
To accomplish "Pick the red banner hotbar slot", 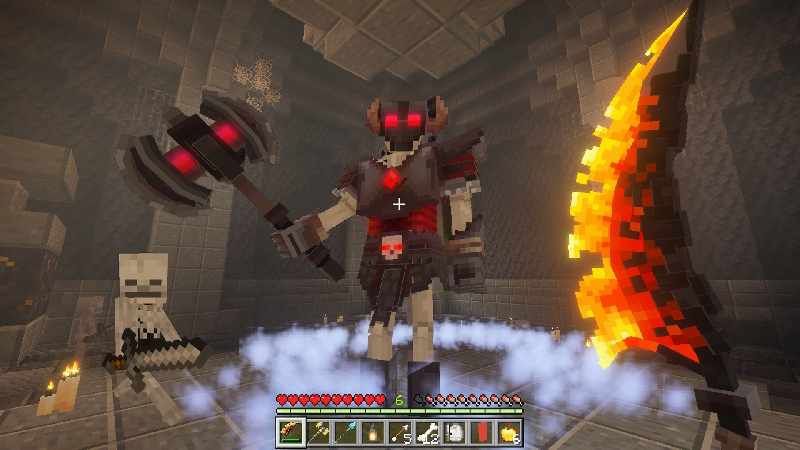I will tap(480, 433).
